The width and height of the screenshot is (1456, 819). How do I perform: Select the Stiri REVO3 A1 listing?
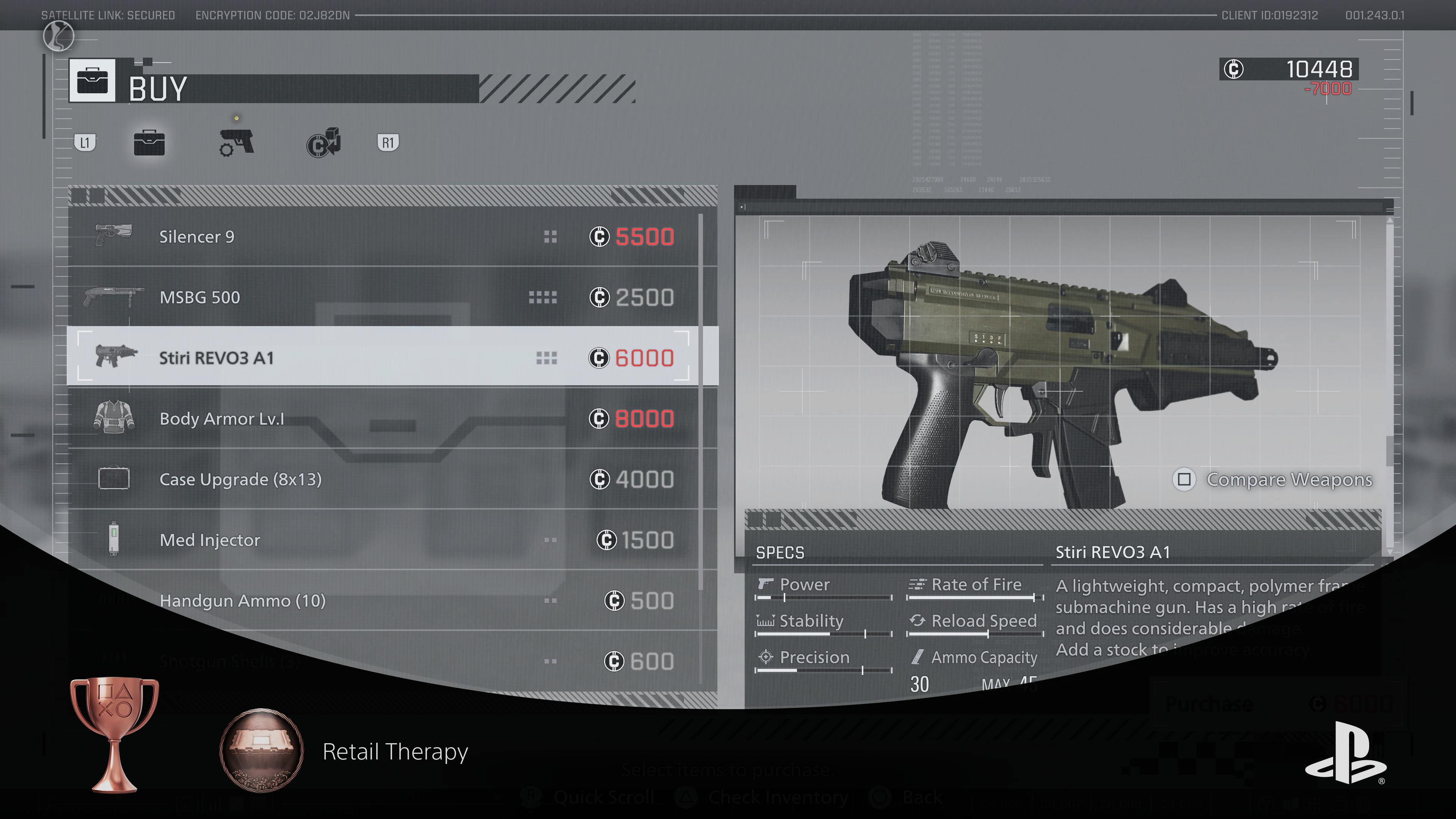(x=384, y=358)
